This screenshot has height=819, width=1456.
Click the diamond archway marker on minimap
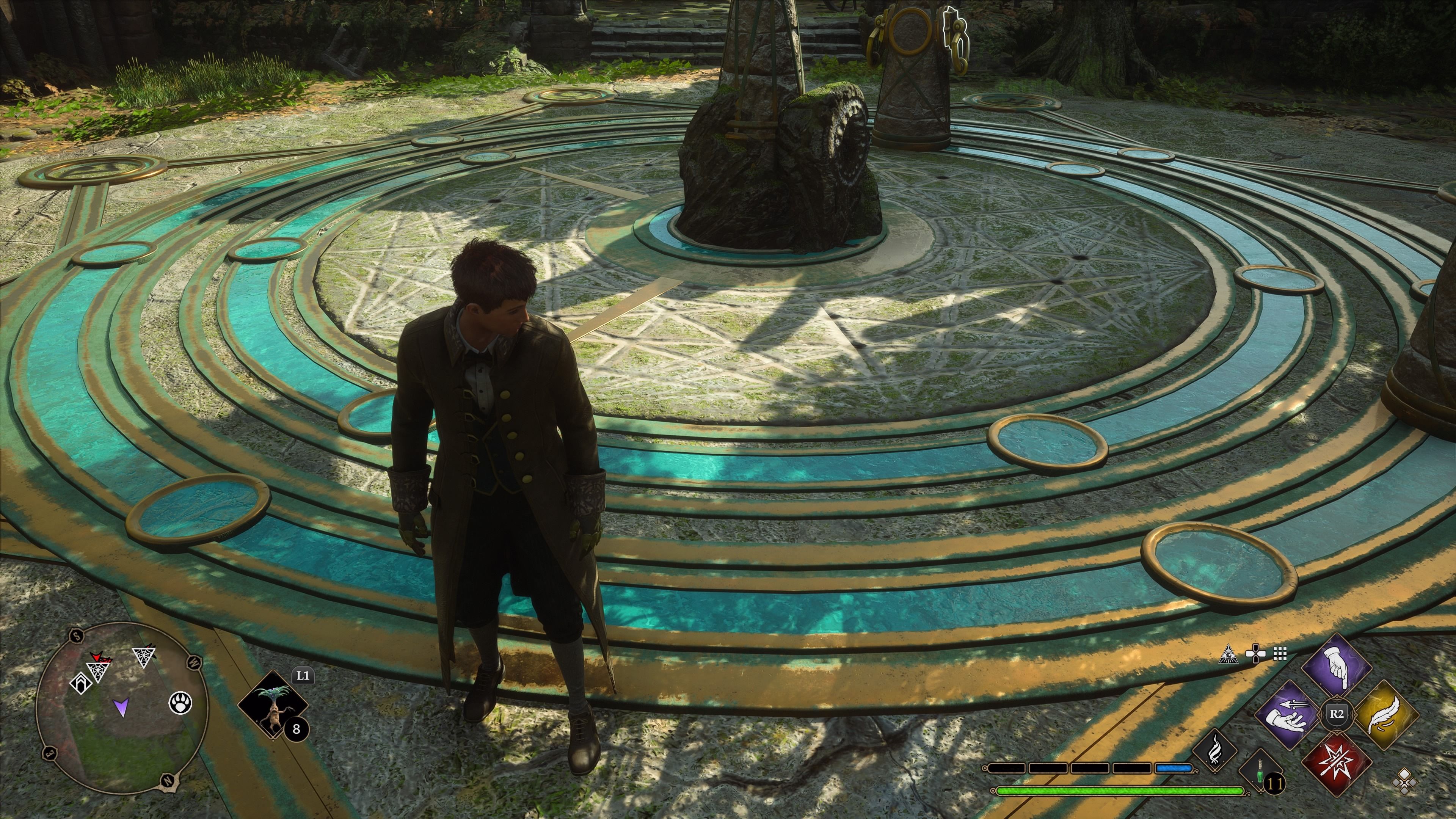pos(80,684)
